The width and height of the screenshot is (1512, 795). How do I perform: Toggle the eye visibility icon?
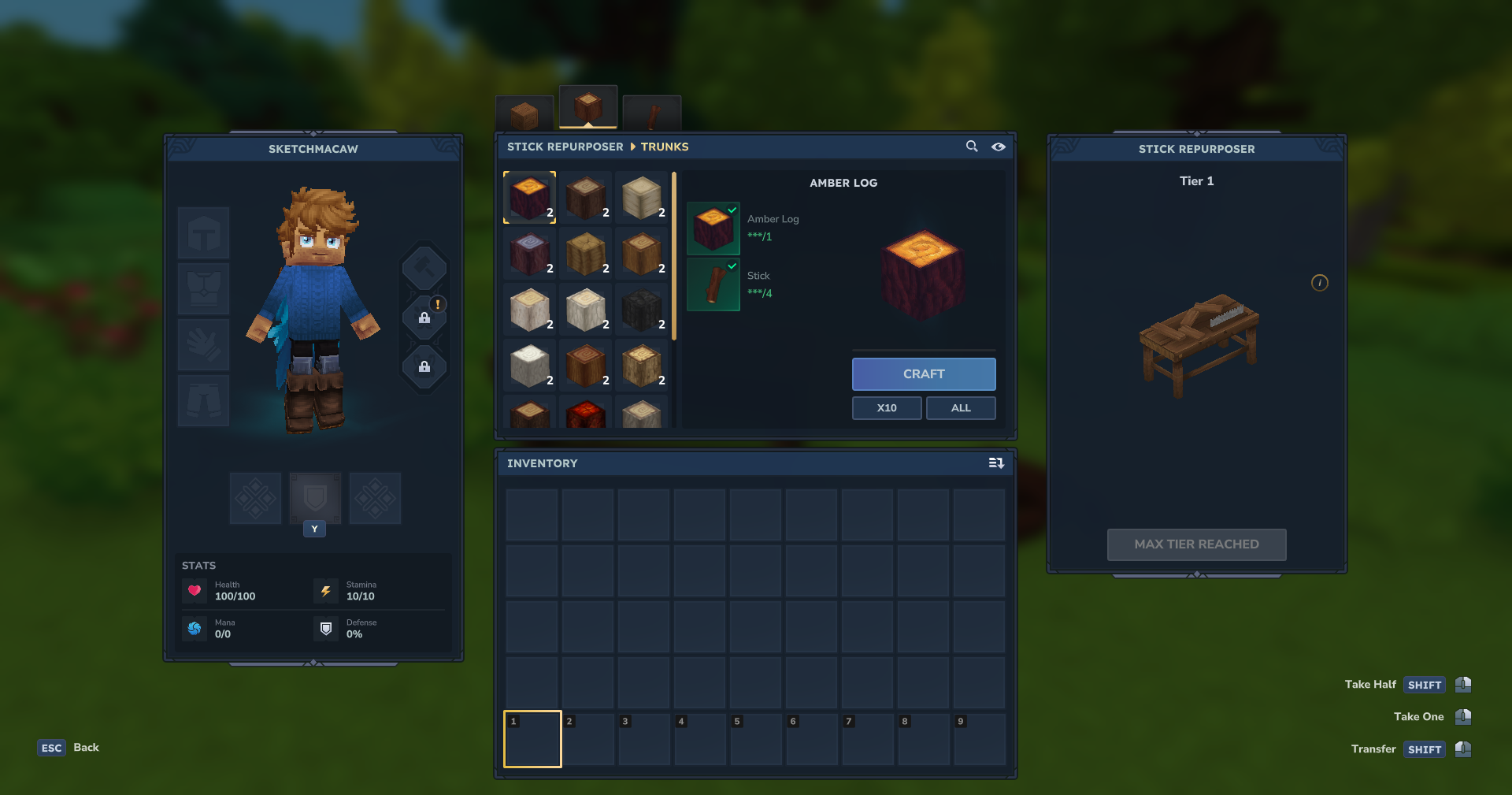tap(998, 147)
